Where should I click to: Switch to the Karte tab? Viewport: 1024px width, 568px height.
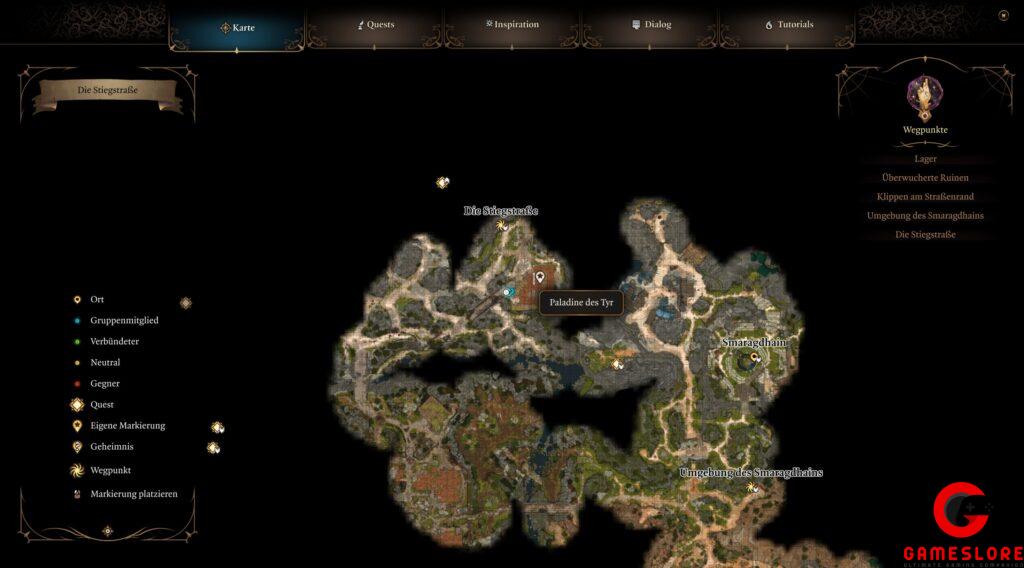(238, 27)
